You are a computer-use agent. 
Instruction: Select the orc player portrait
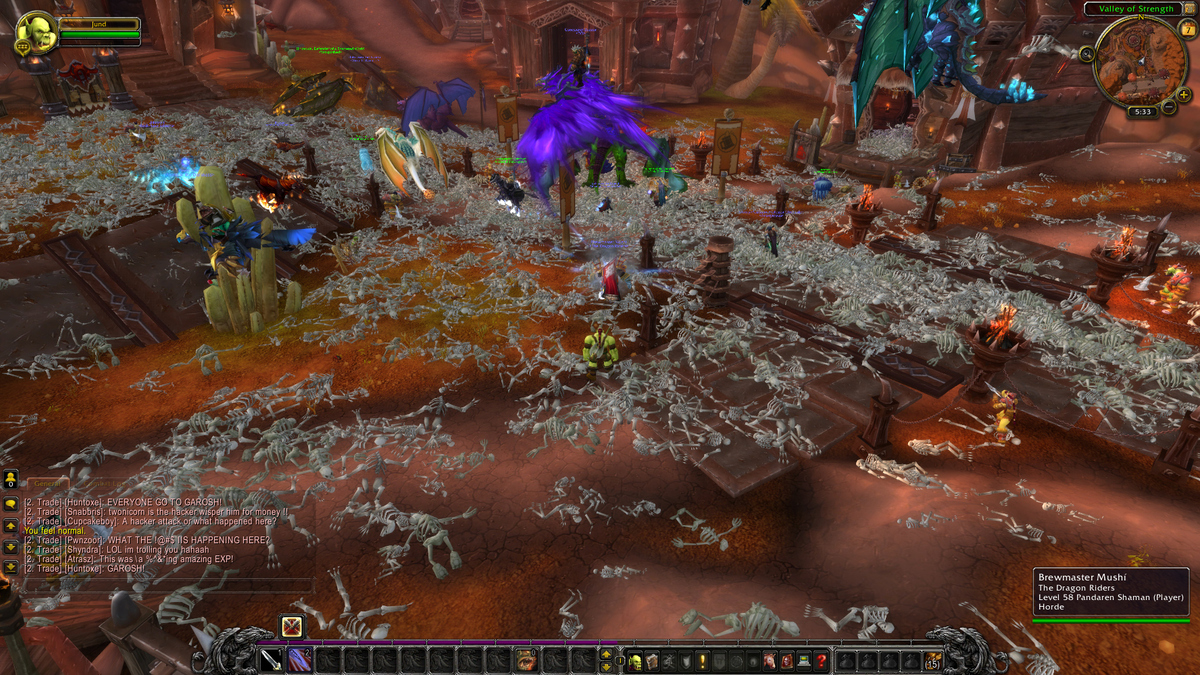tap(37, 32)
